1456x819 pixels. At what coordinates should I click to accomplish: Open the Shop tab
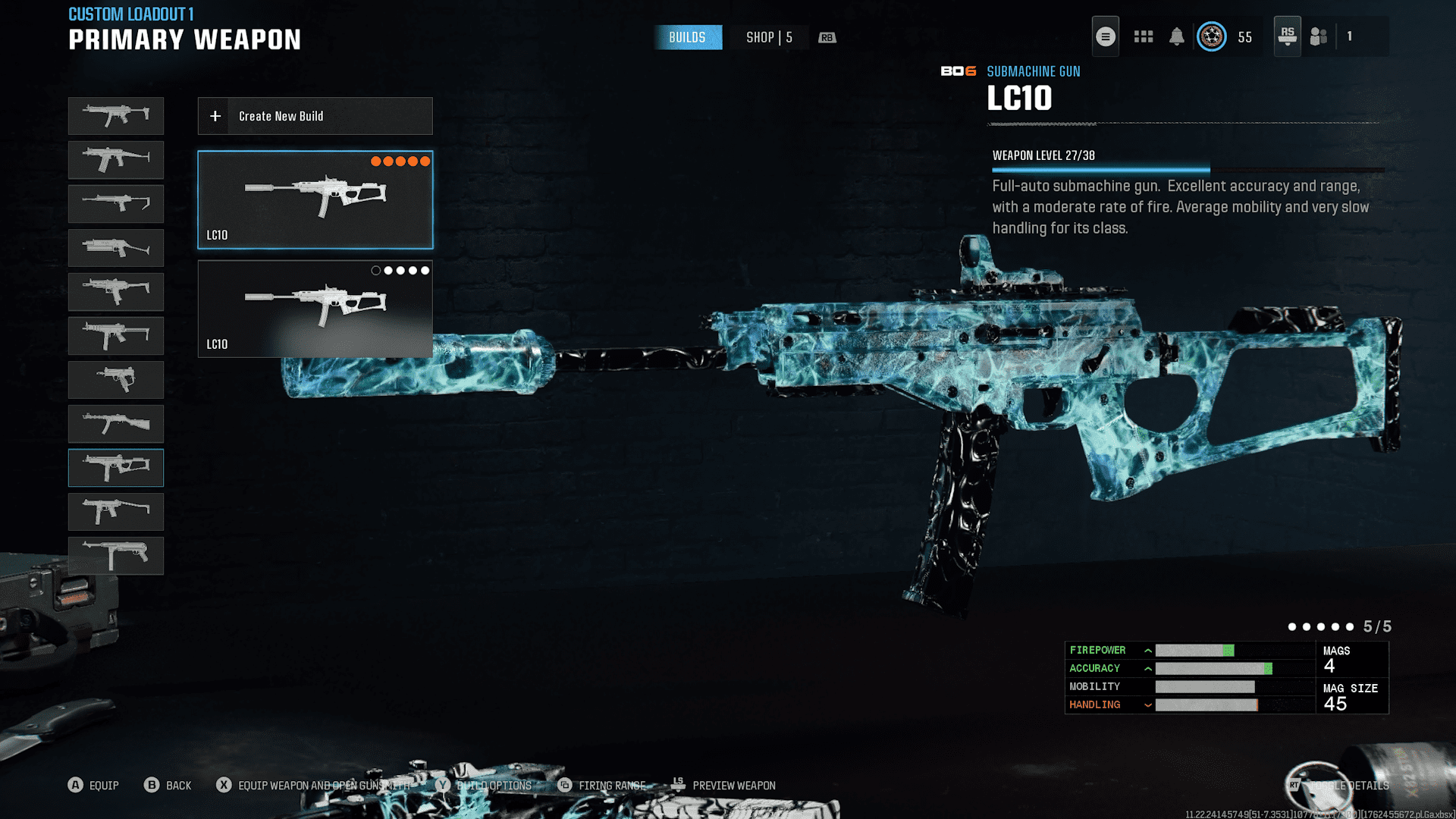pos(768,37)
